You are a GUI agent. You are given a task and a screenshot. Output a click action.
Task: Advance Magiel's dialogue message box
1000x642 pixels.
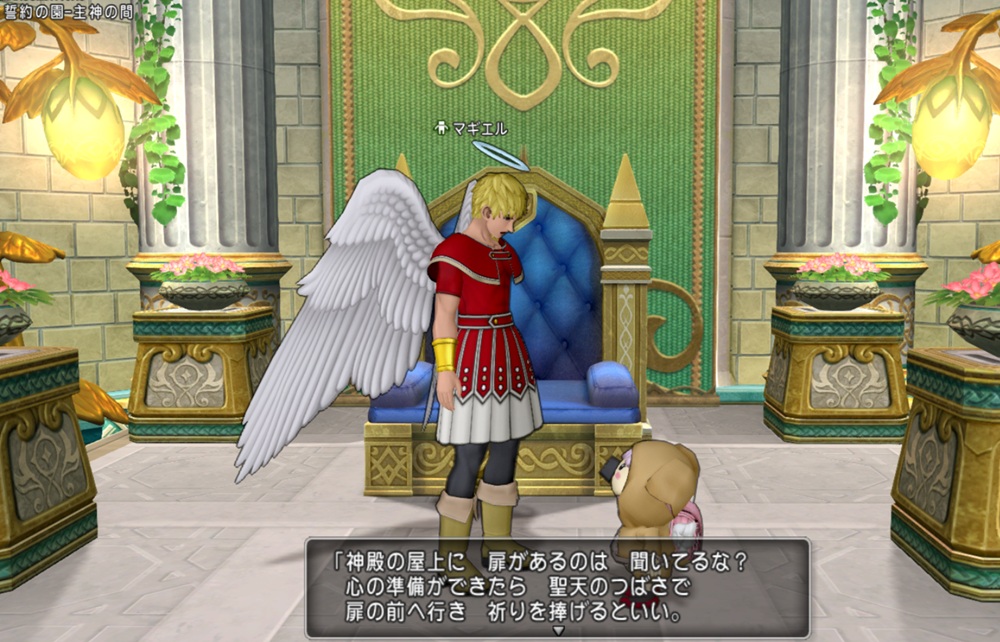click(557, 586)
